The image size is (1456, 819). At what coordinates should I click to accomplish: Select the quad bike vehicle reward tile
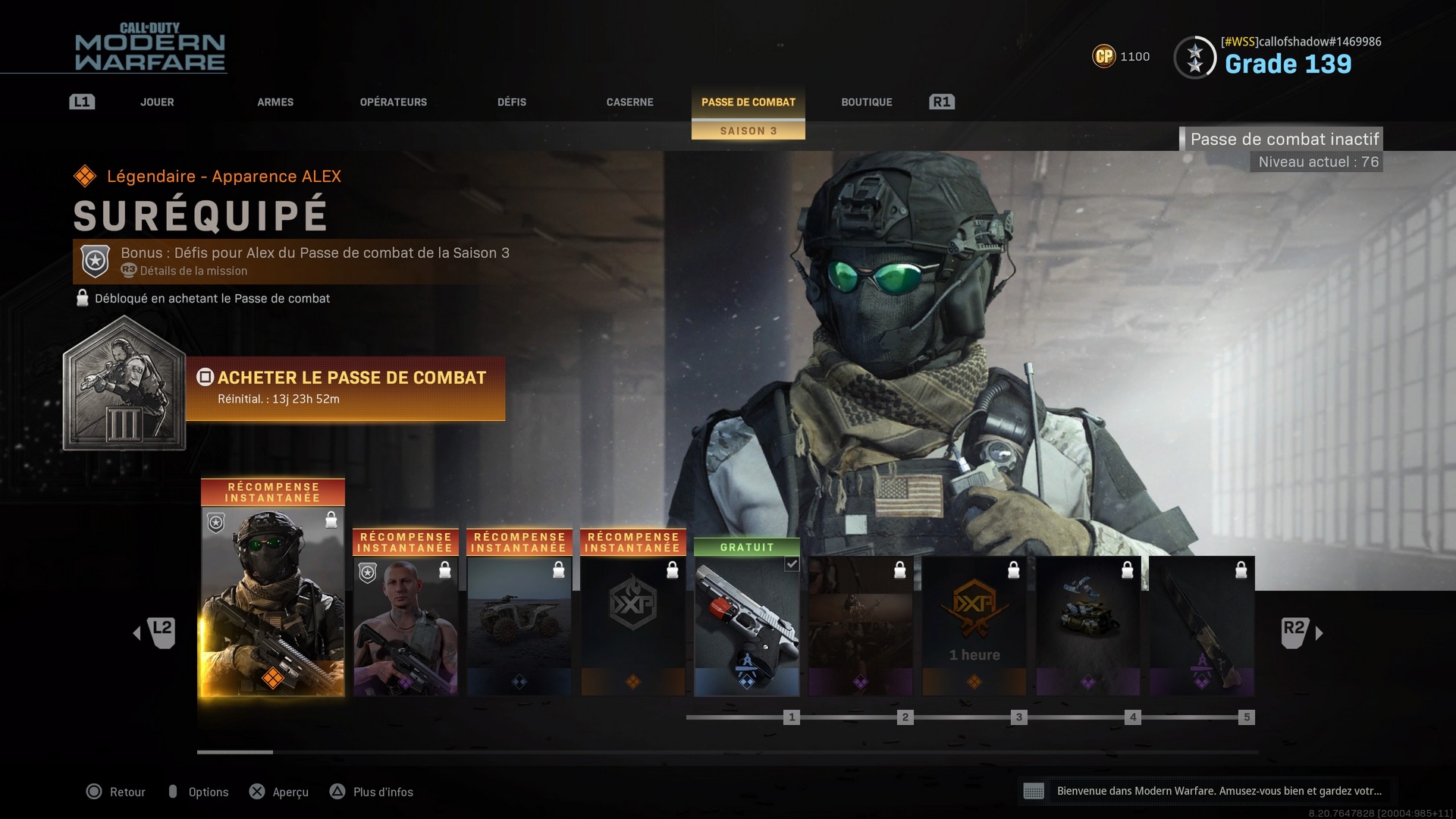click(519, 626)
